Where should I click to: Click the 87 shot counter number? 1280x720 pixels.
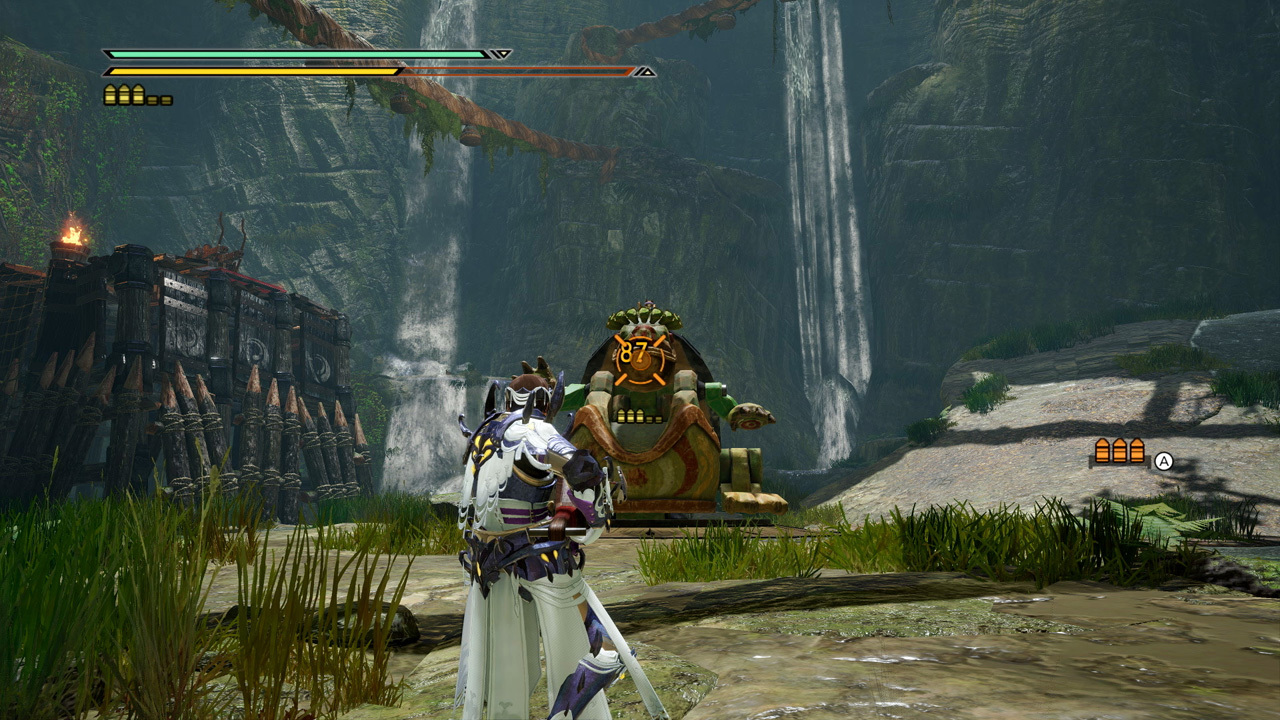[x=633, y=350]
